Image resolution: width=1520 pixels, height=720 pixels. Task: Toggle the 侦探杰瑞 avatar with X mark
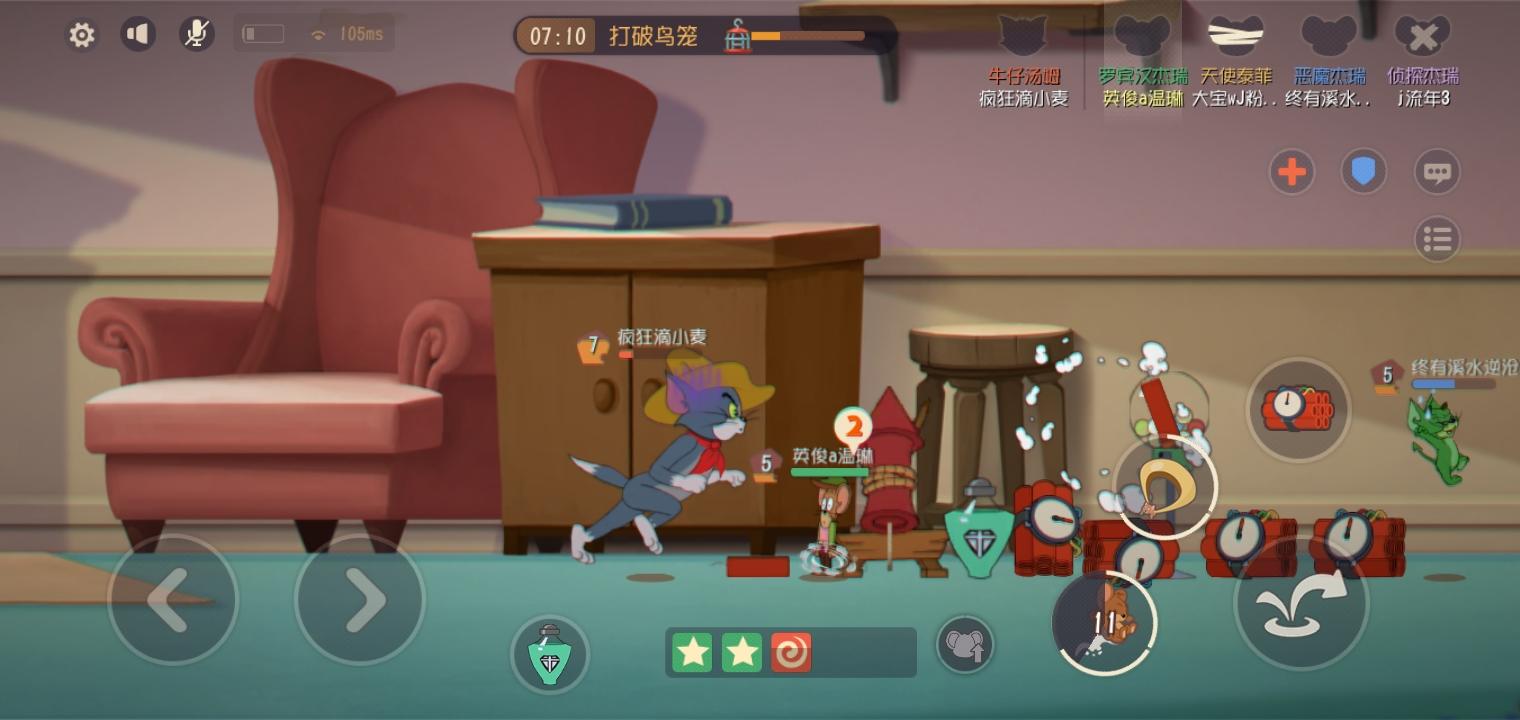1422,35
